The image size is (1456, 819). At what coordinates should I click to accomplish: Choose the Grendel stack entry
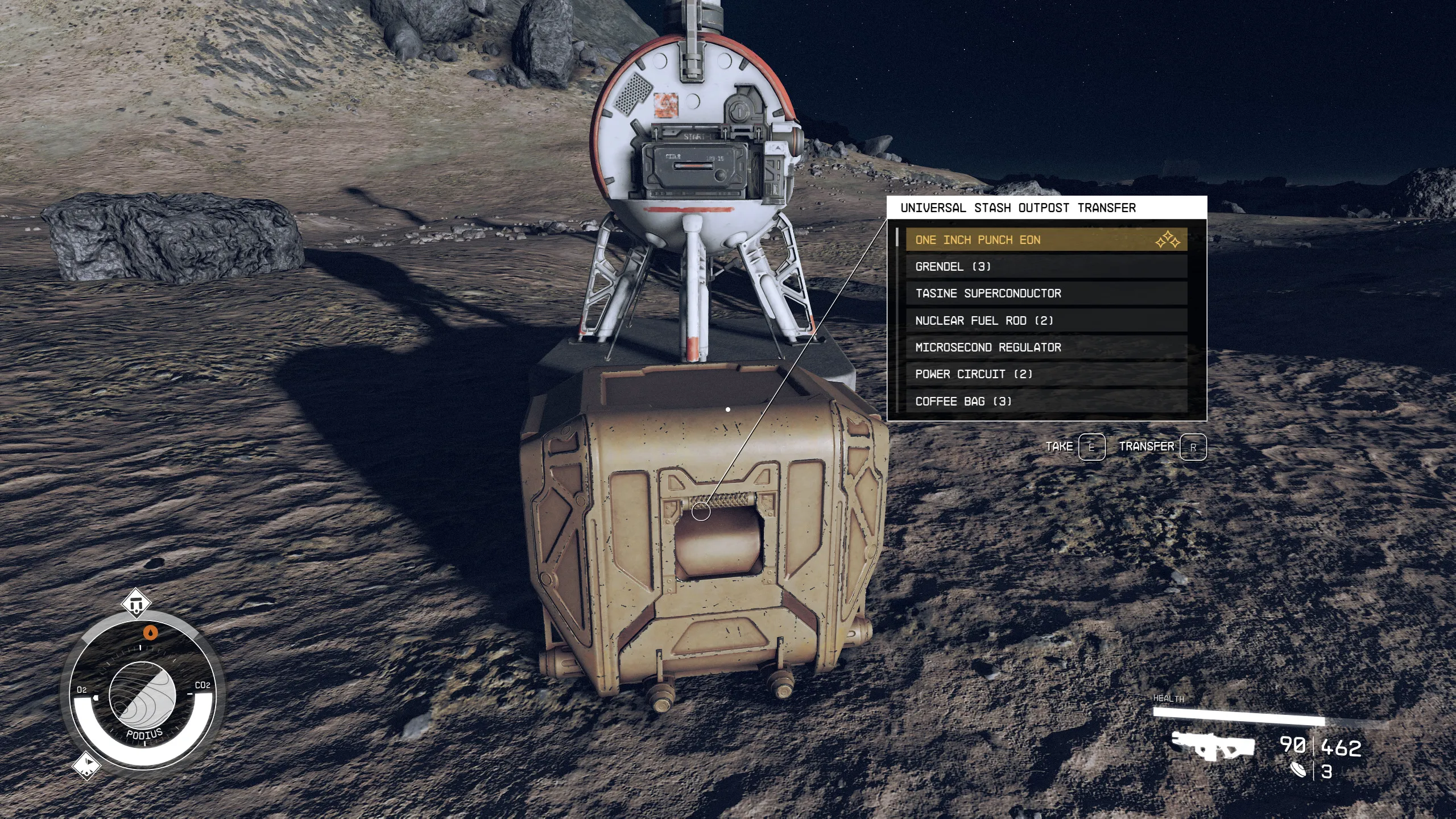point(1045,267)
